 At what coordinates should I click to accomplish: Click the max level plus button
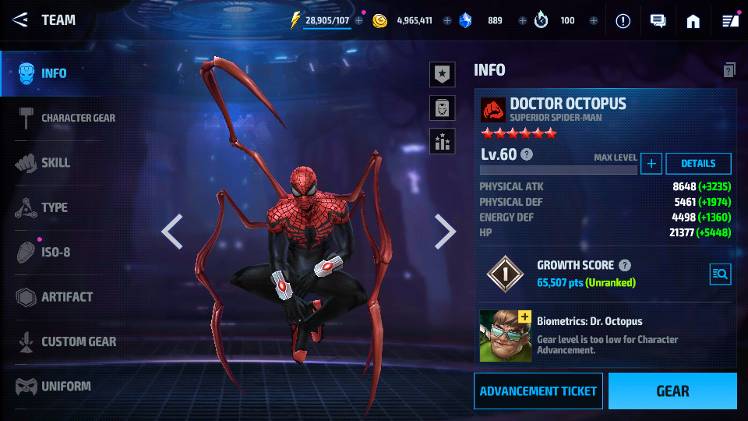click(x=651, y=164)
